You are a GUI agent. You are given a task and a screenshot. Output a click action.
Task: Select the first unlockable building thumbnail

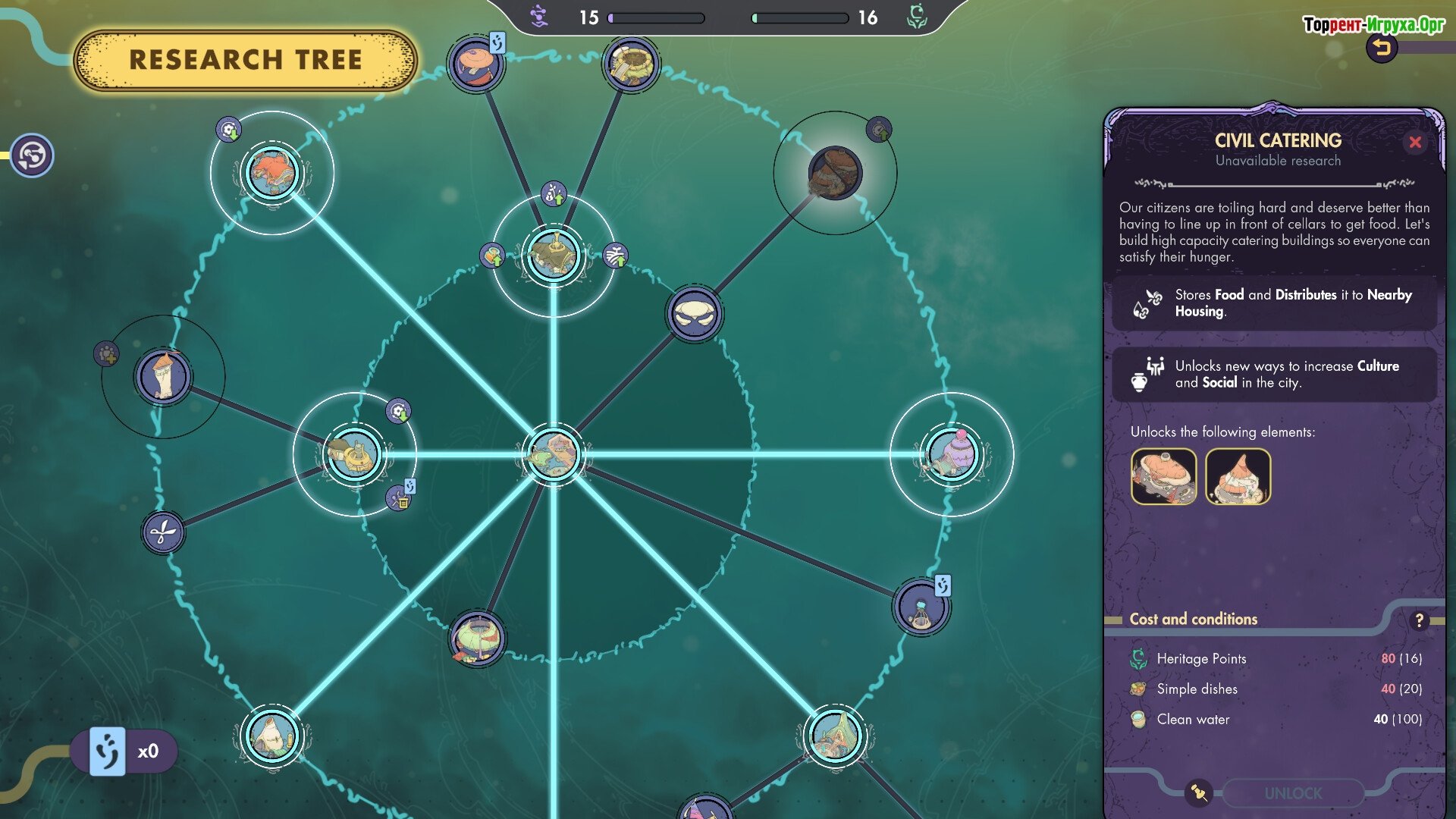pos(1163,476)
